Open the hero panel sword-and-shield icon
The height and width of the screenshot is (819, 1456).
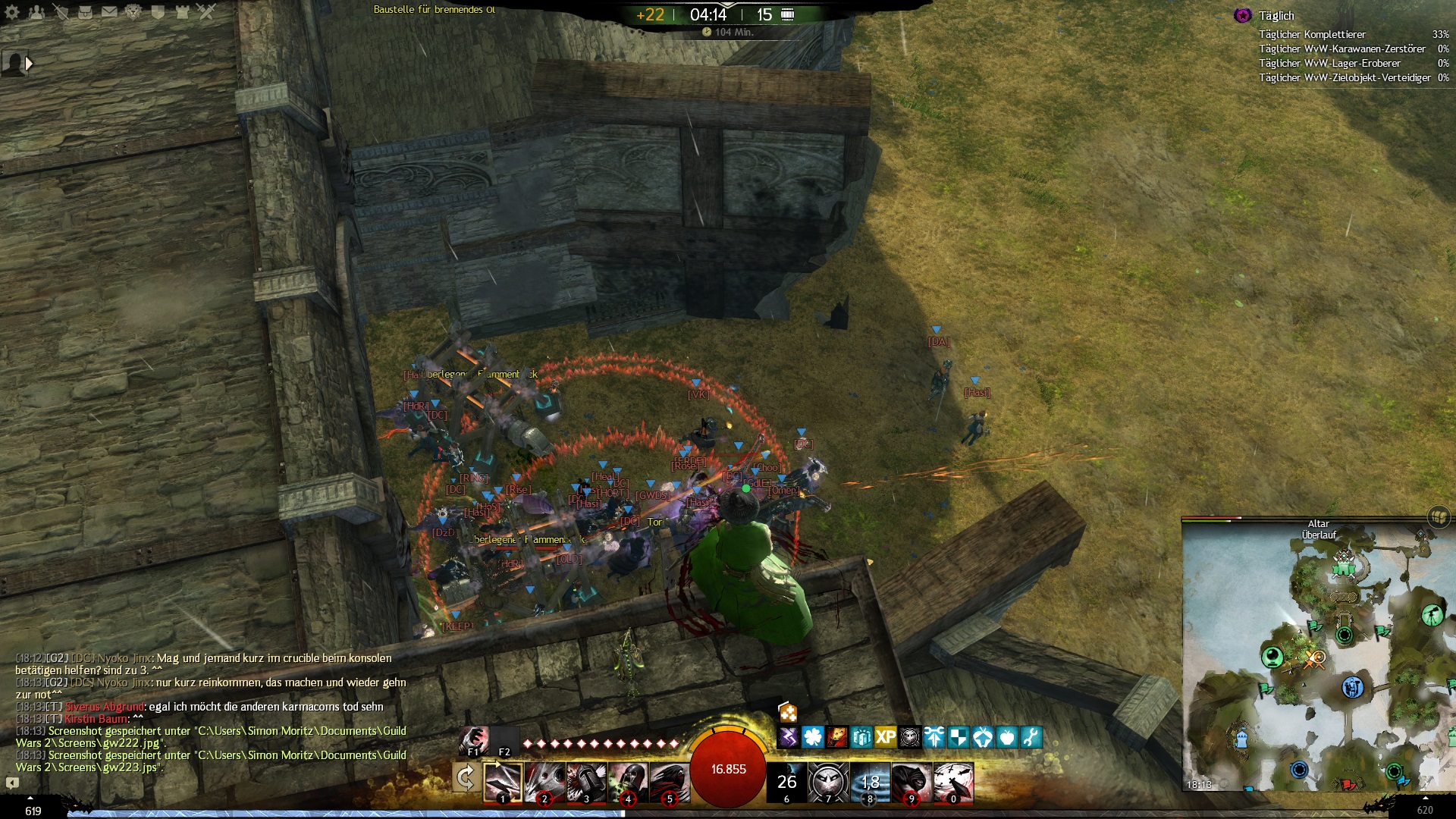(61, 12)
